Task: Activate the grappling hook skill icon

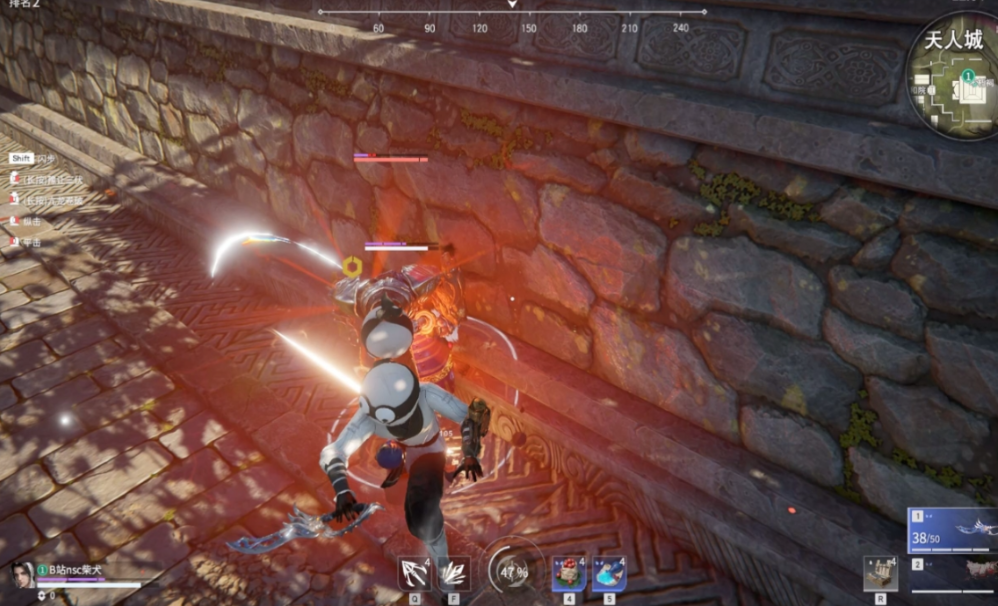Action: coord(414,573)
